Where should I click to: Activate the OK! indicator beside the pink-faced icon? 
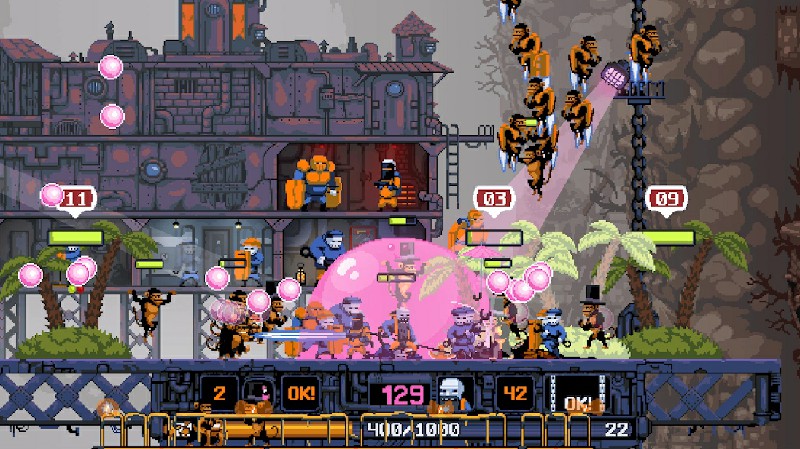click(300, 393)
